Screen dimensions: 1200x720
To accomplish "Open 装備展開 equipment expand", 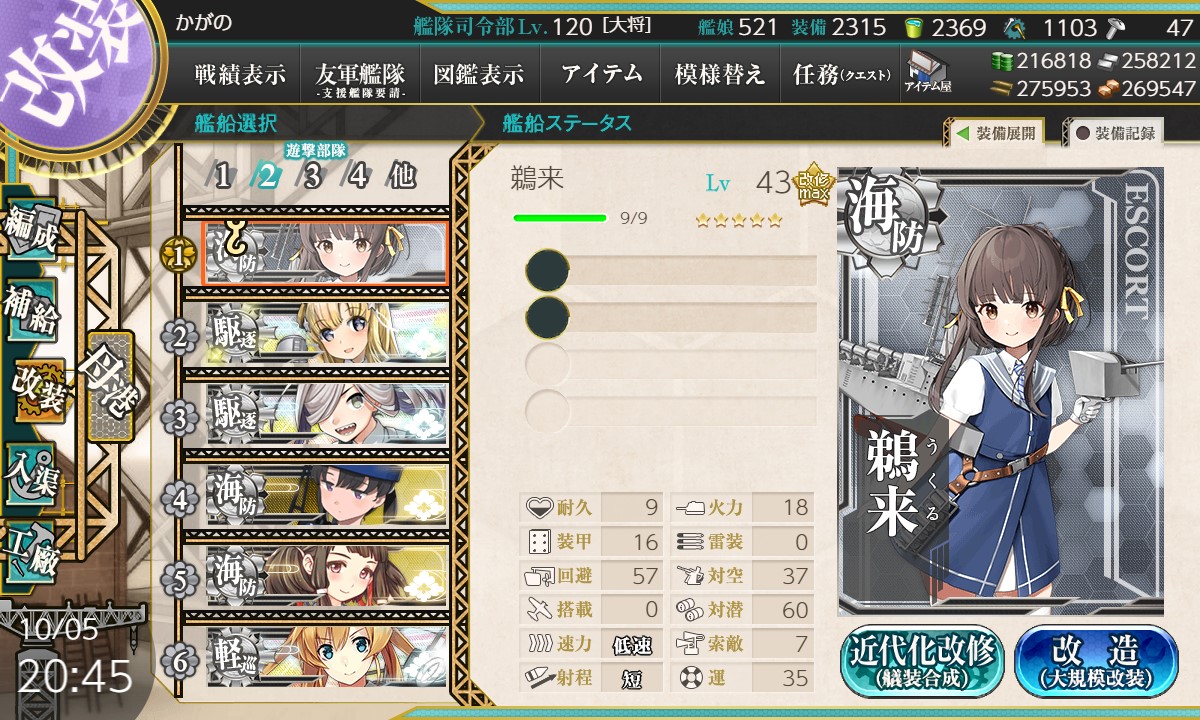I will 996,132.
